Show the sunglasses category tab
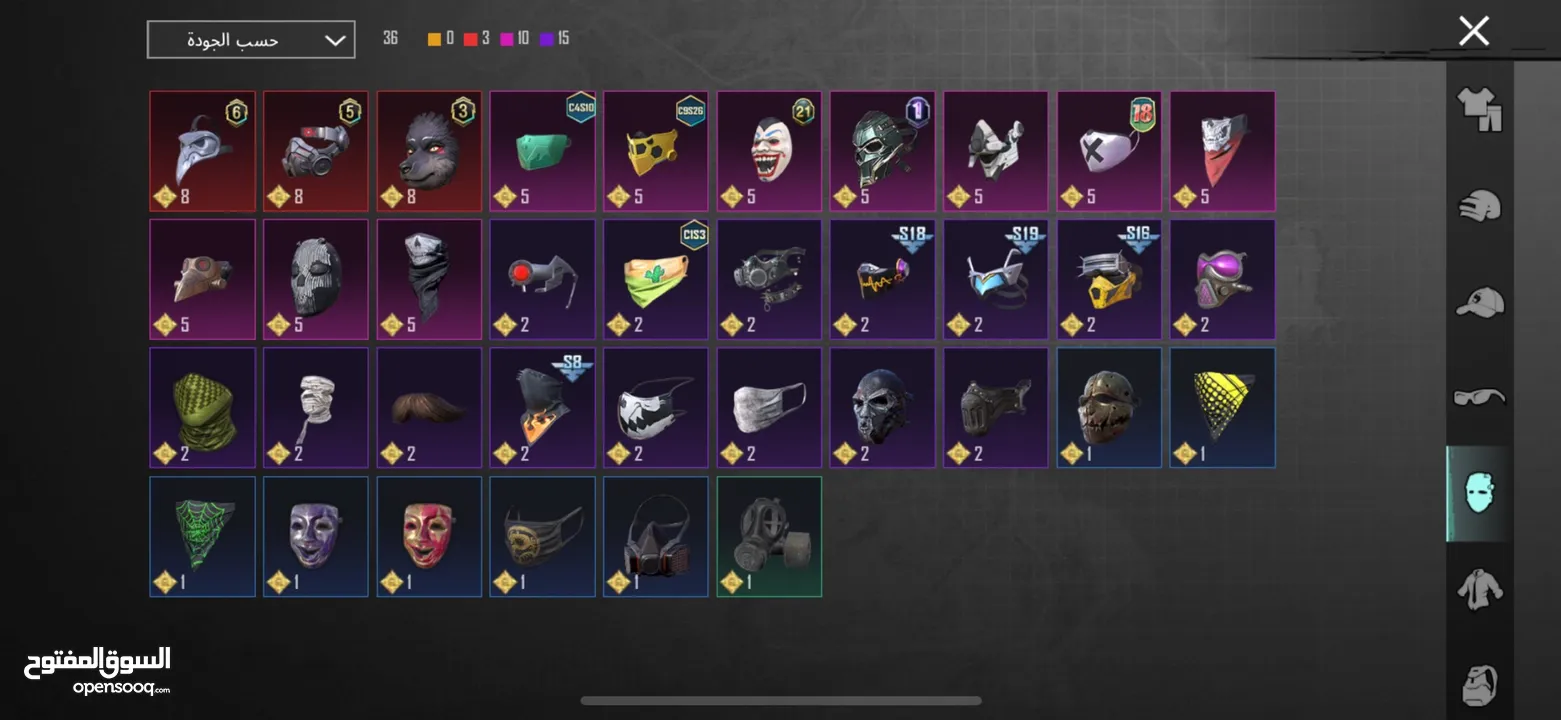The image size is (1561, 720). click(x=1478, y=397)
